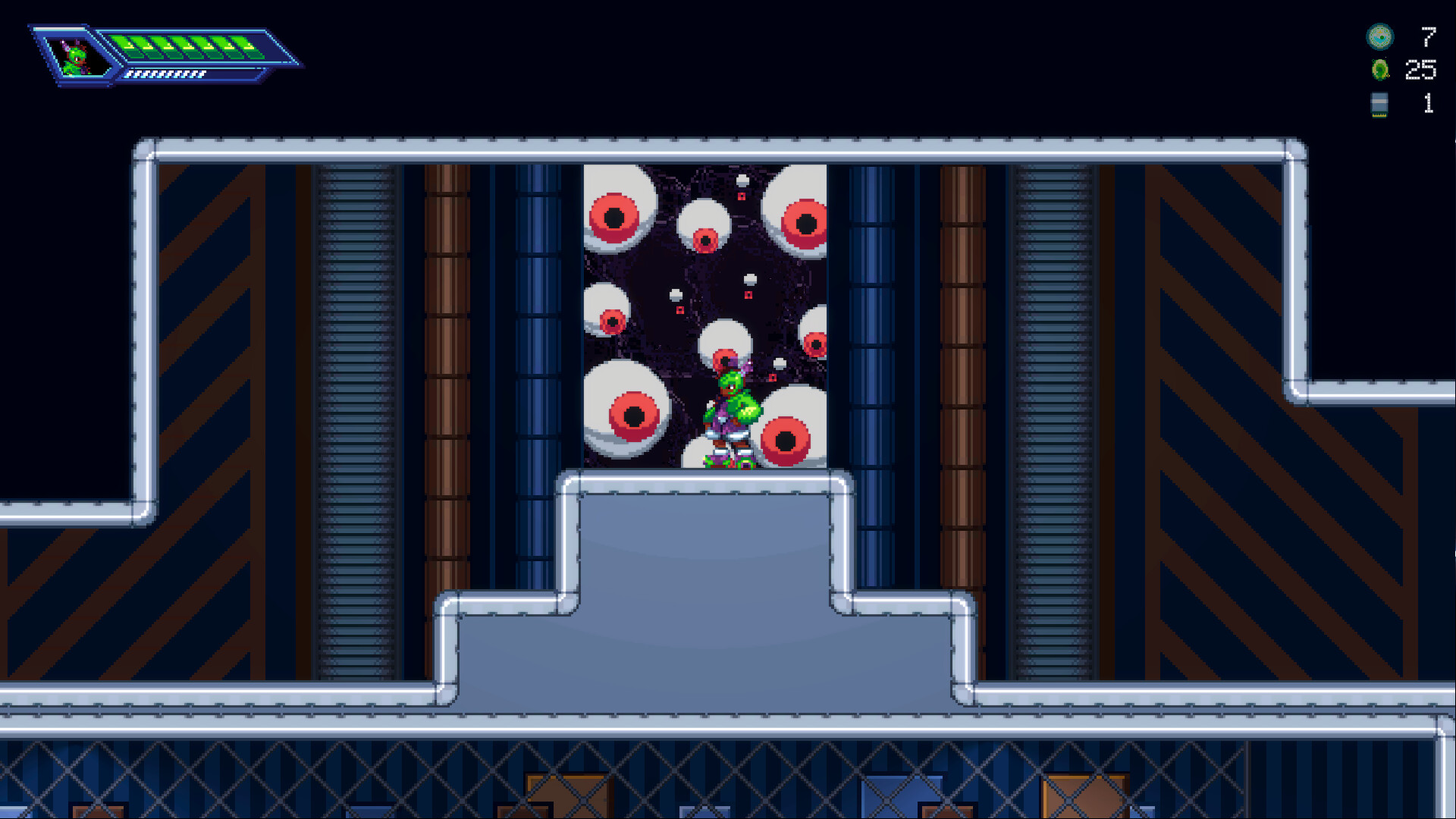Click the topmost white eye peeking from the portal edge

coord(742,180)
